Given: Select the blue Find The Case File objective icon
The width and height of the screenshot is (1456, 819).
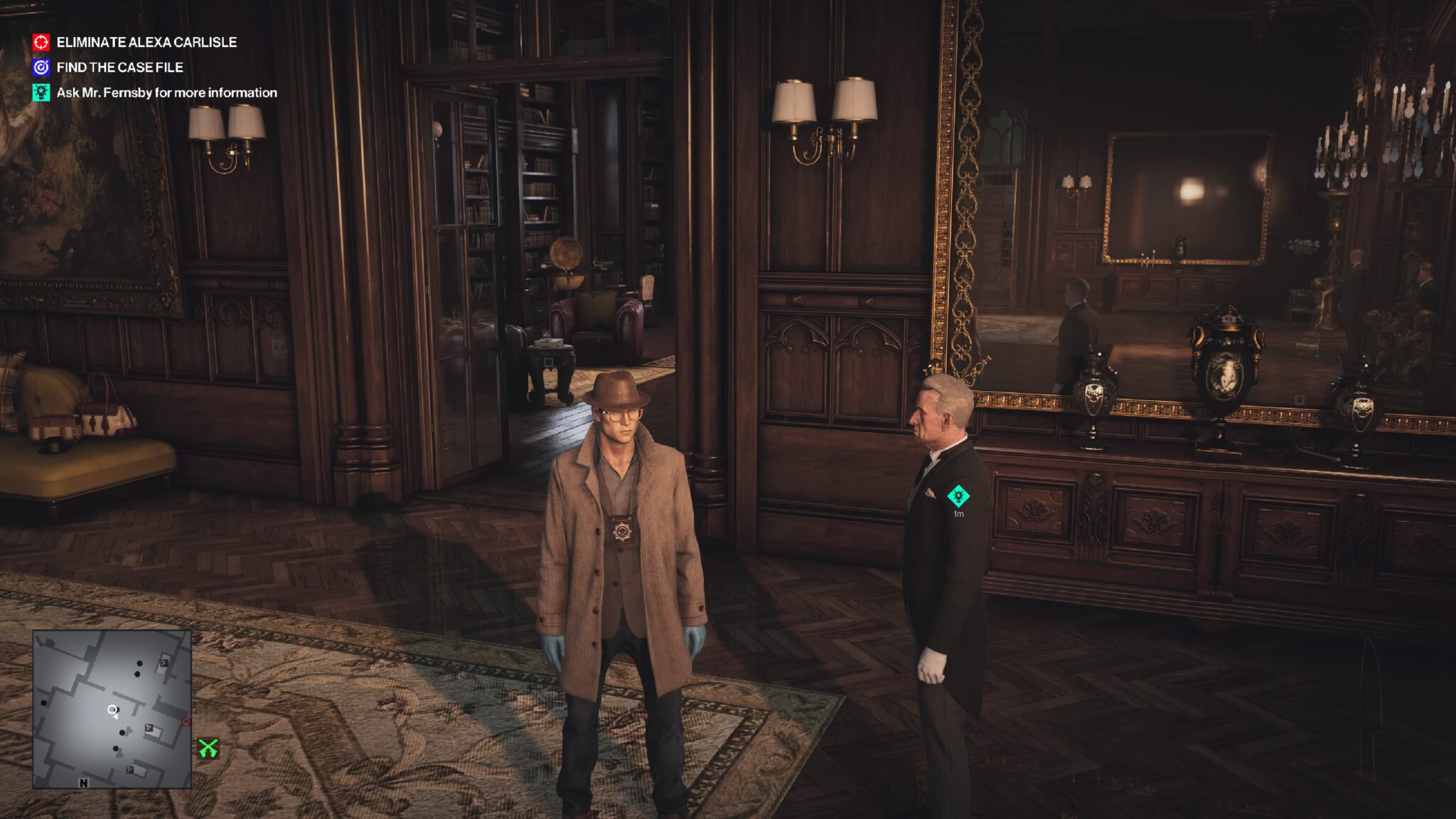Looking at the screenshot, I should pos(41,68).
